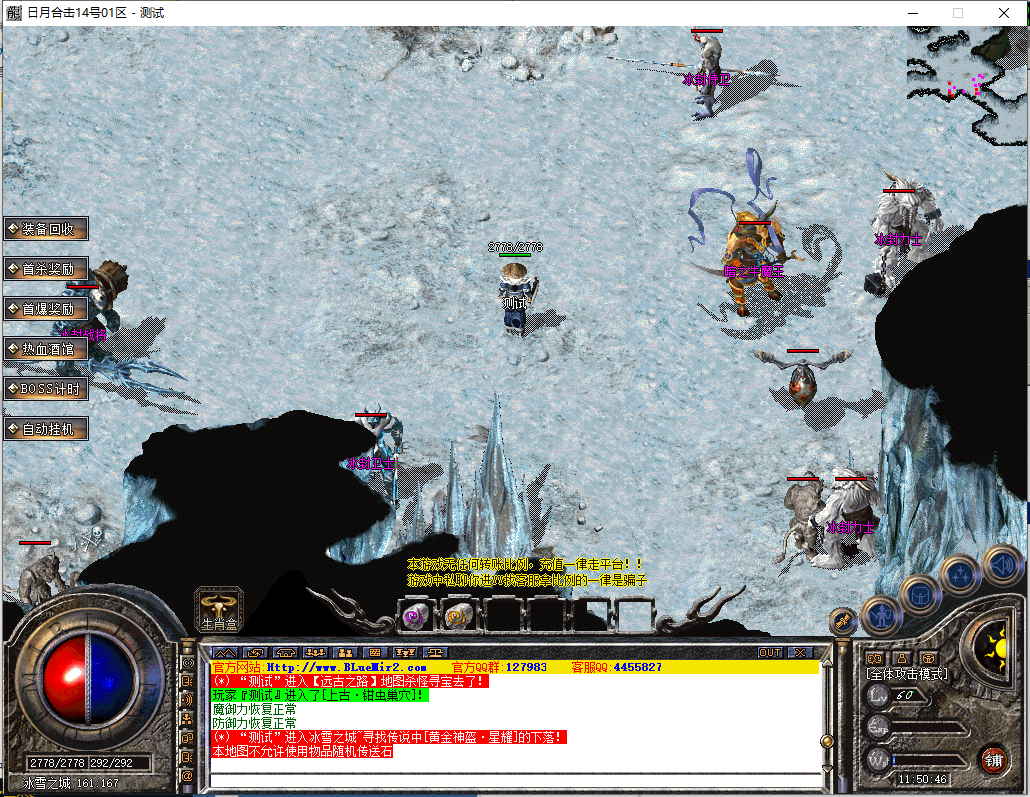Enter the 热血酒馆 tavern menu

tap(46, 349)
